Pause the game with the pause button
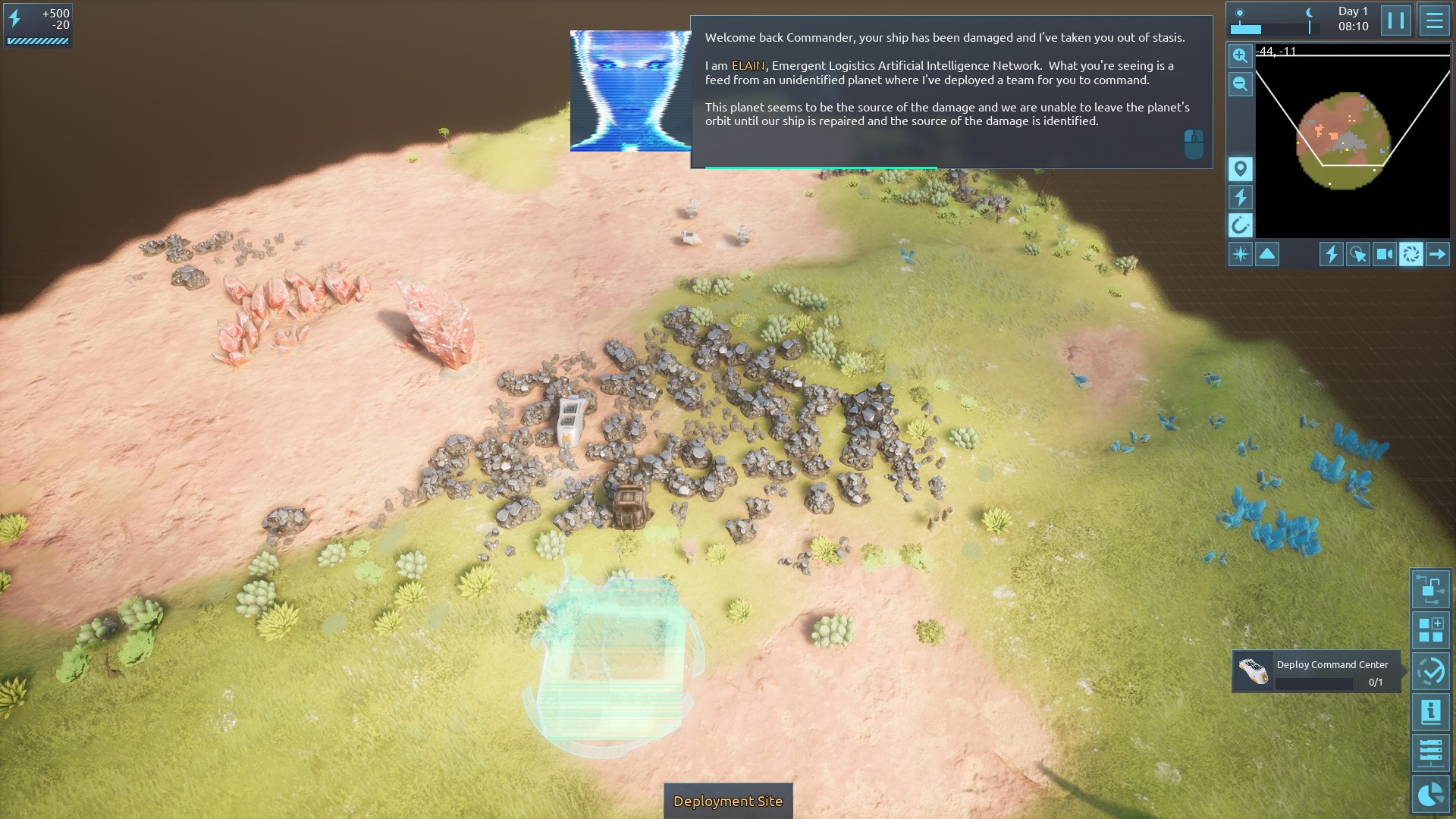The height and width of the screenshot is (819, 1456). (x=1396, y=20)
